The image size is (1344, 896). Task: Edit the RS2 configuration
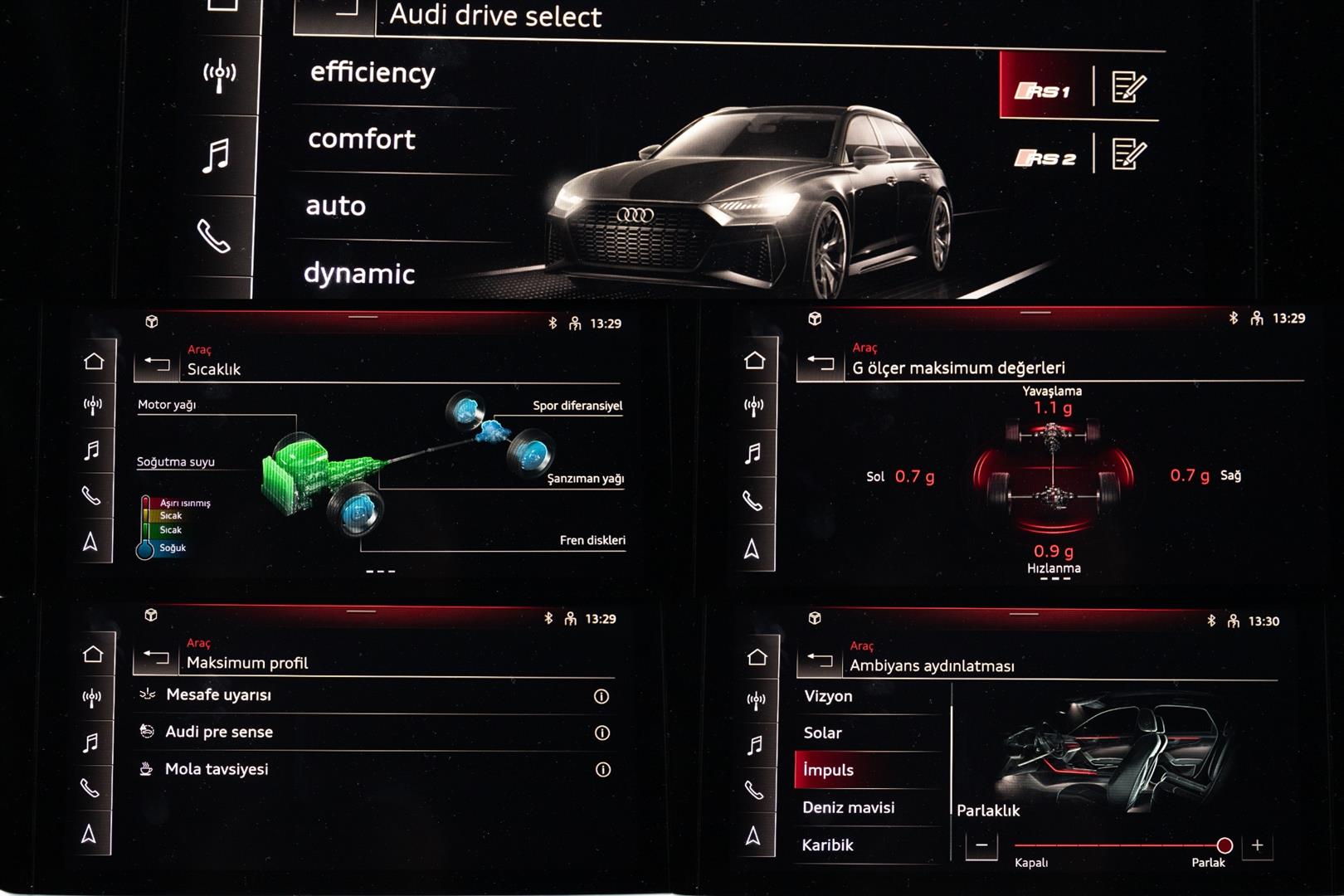[1128, 154]
